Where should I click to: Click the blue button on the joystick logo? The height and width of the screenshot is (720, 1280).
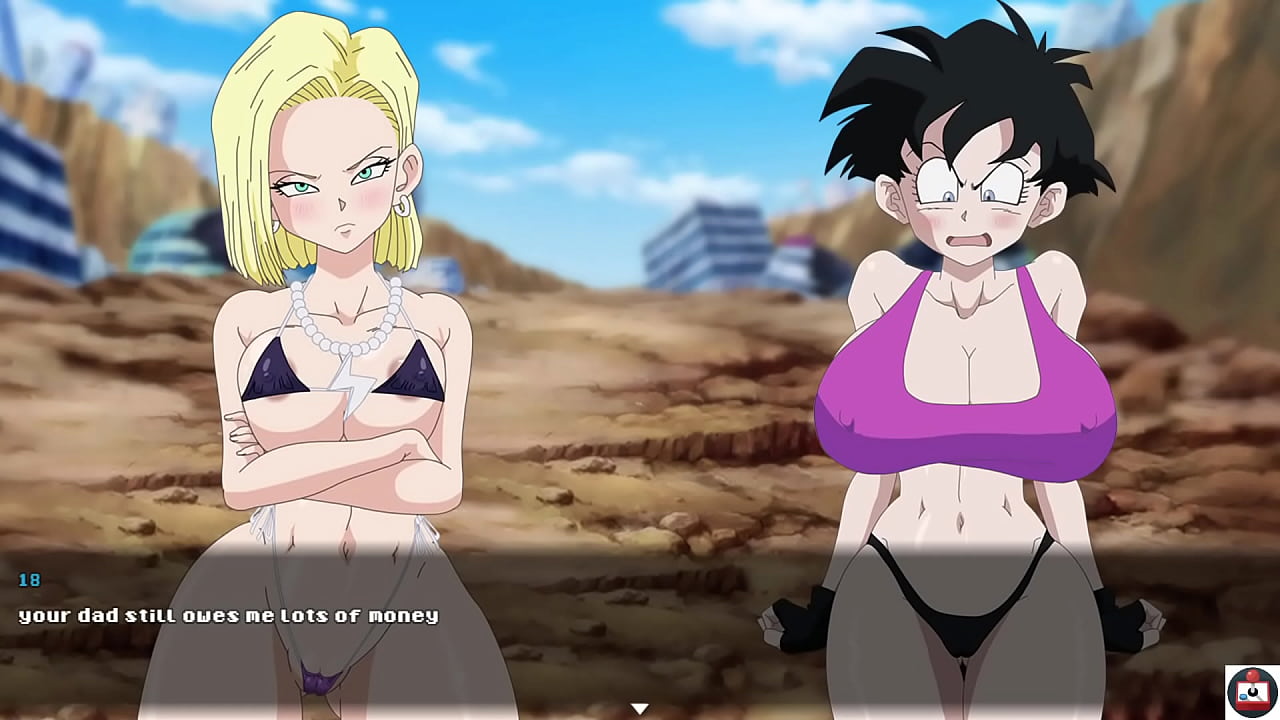pyautogui.click(x=1243, y=697)
